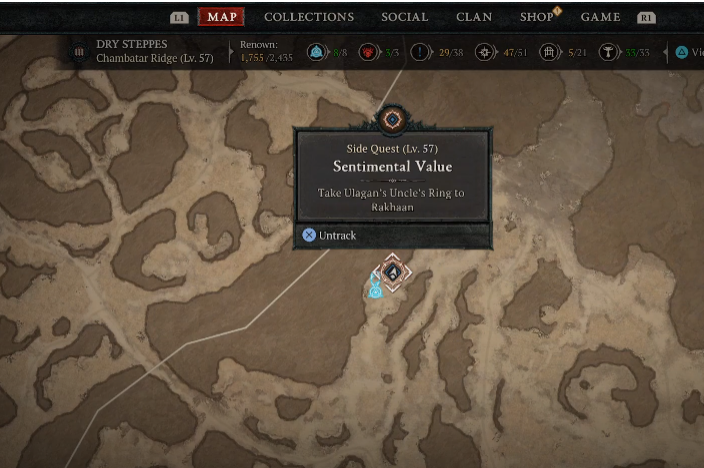
Task: Click the tracked quest diamond marker on map
Action: pyautogui.click(x=394, y=272)
